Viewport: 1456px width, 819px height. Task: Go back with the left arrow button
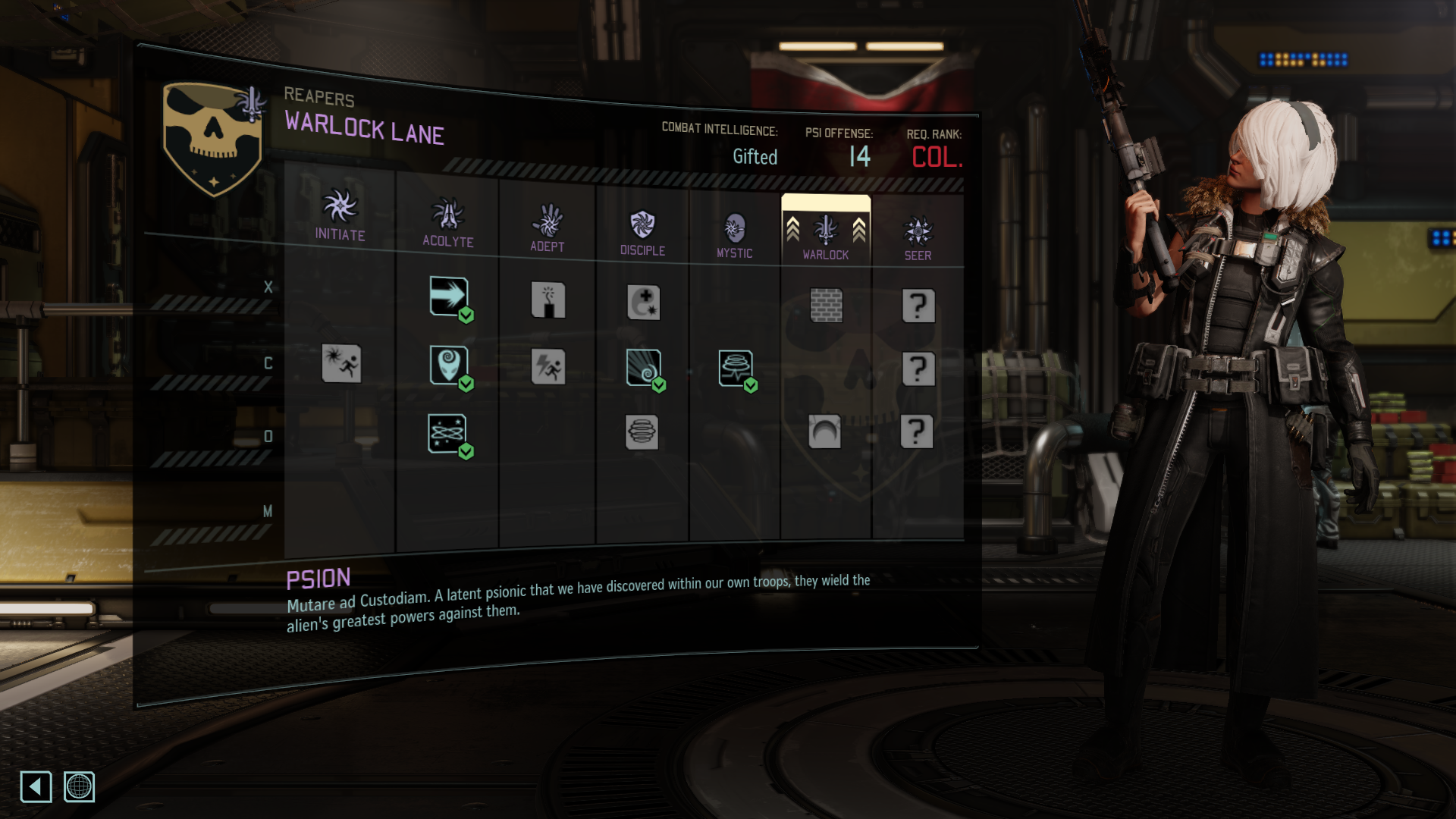tap(36, 786)
